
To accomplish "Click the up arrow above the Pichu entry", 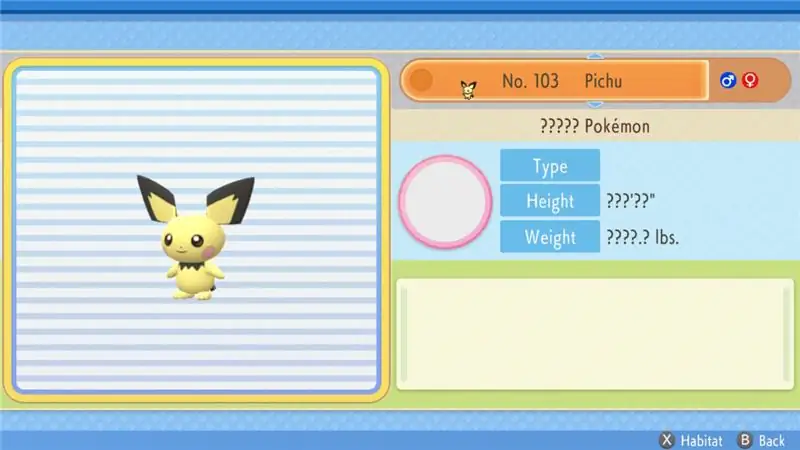I will (594, 57).
